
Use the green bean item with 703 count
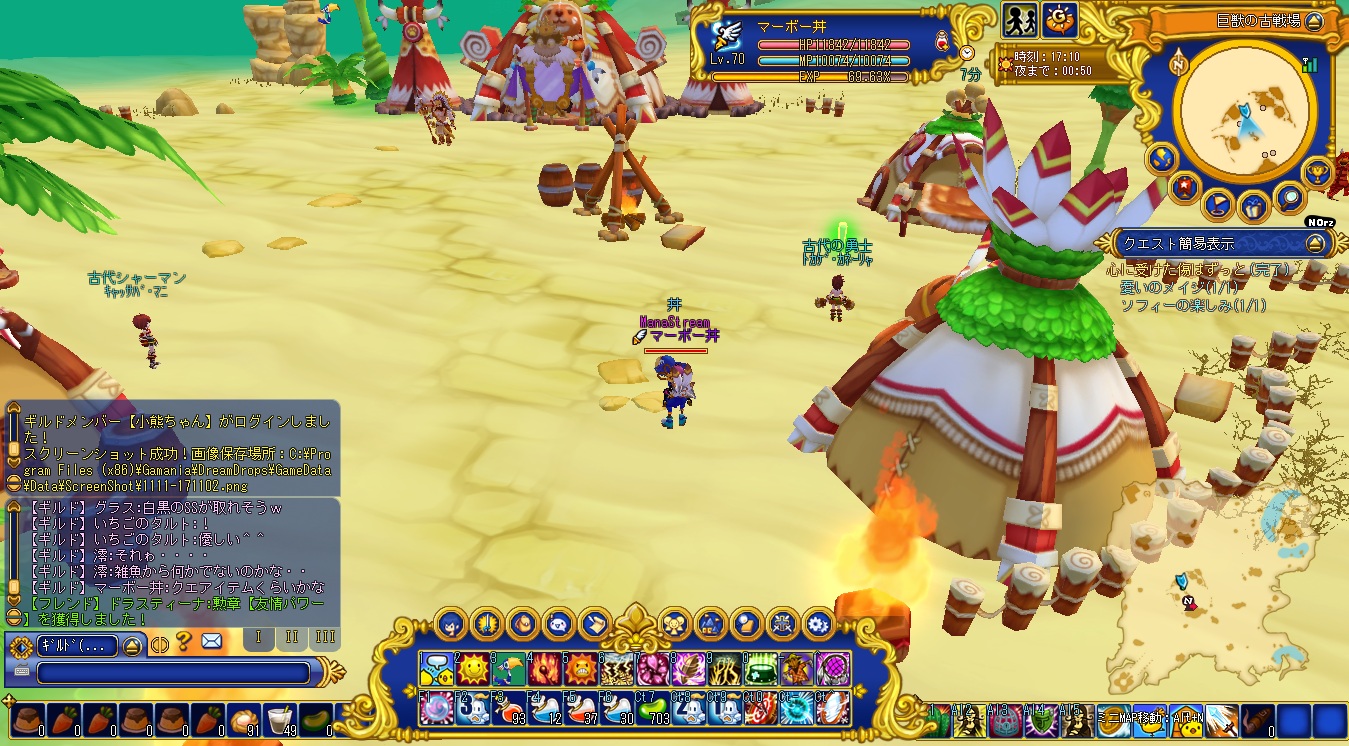tap(653, 707)
